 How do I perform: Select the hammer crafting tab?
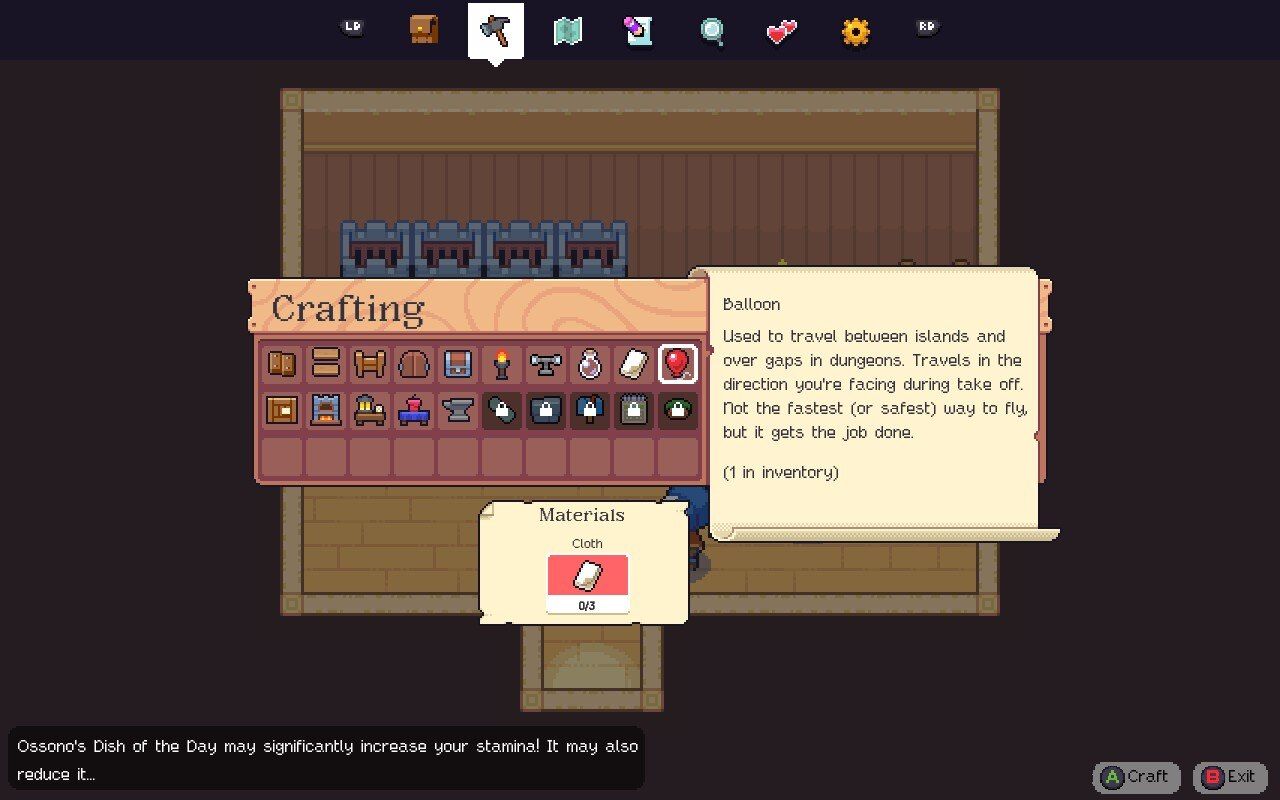pyautogui.click(x=496, y=30)
